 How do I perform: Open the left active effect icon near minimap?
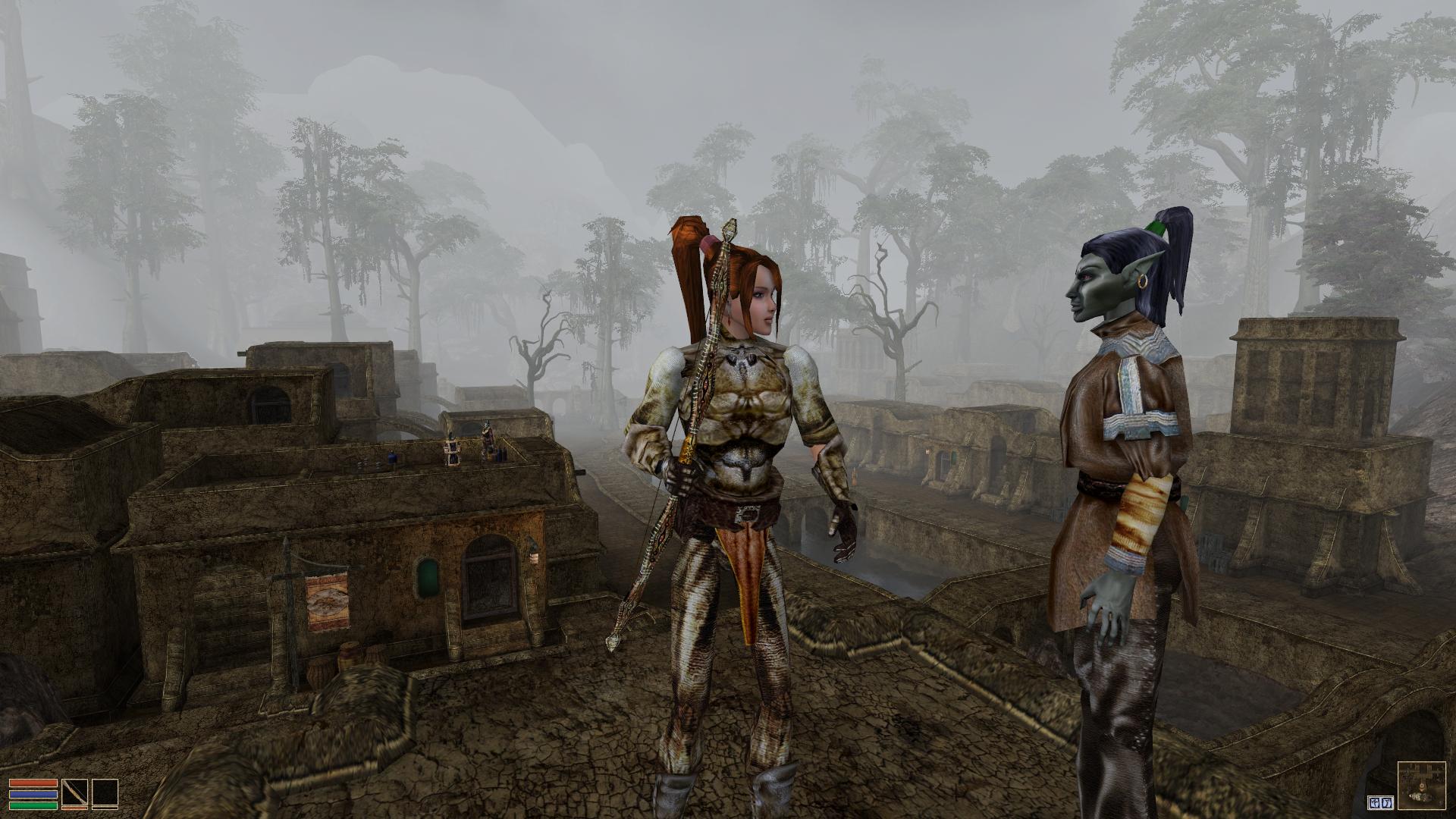(x=1375, y=802)
